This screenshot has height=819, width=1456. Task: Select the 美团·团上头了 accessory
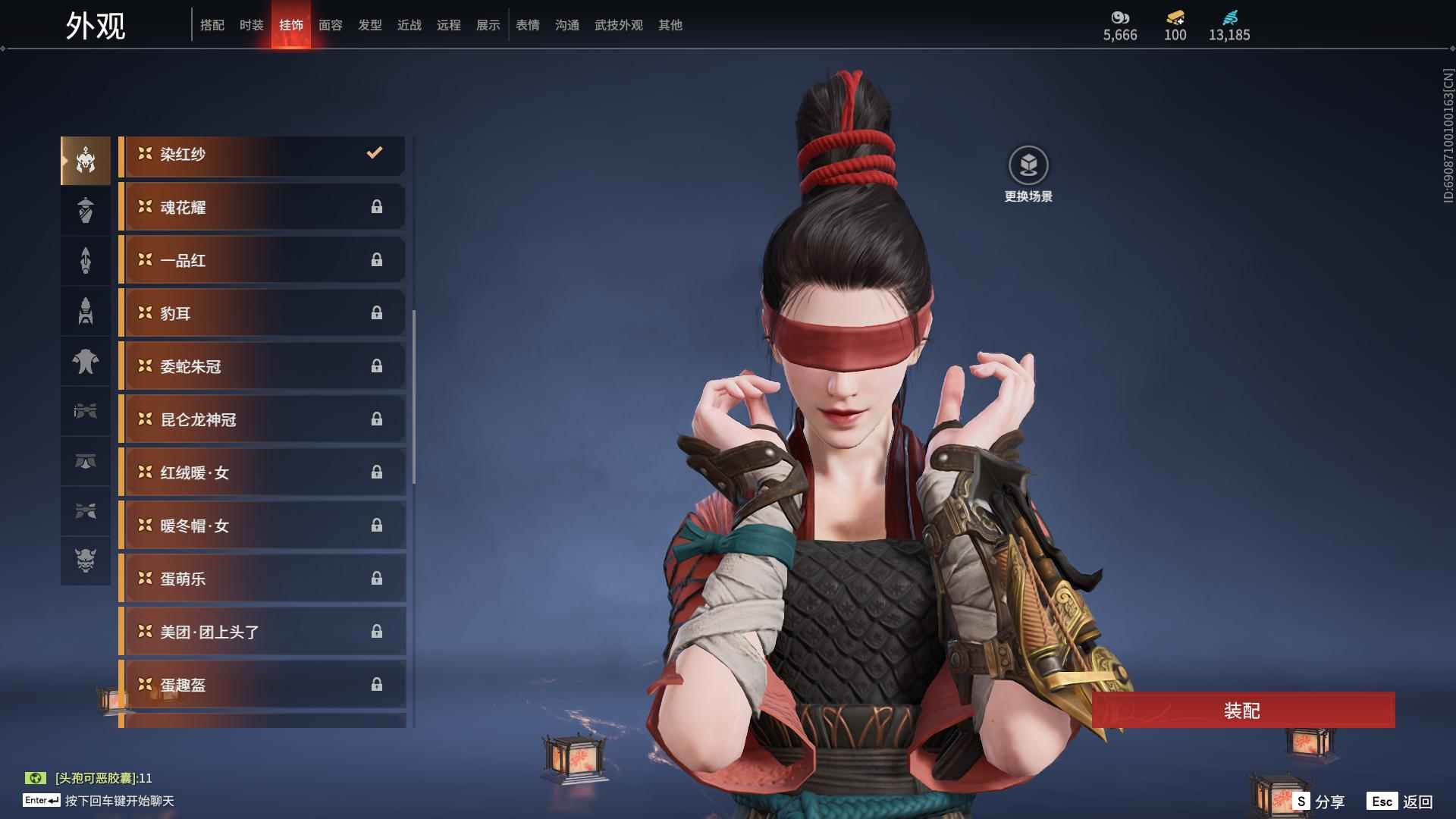262,632
